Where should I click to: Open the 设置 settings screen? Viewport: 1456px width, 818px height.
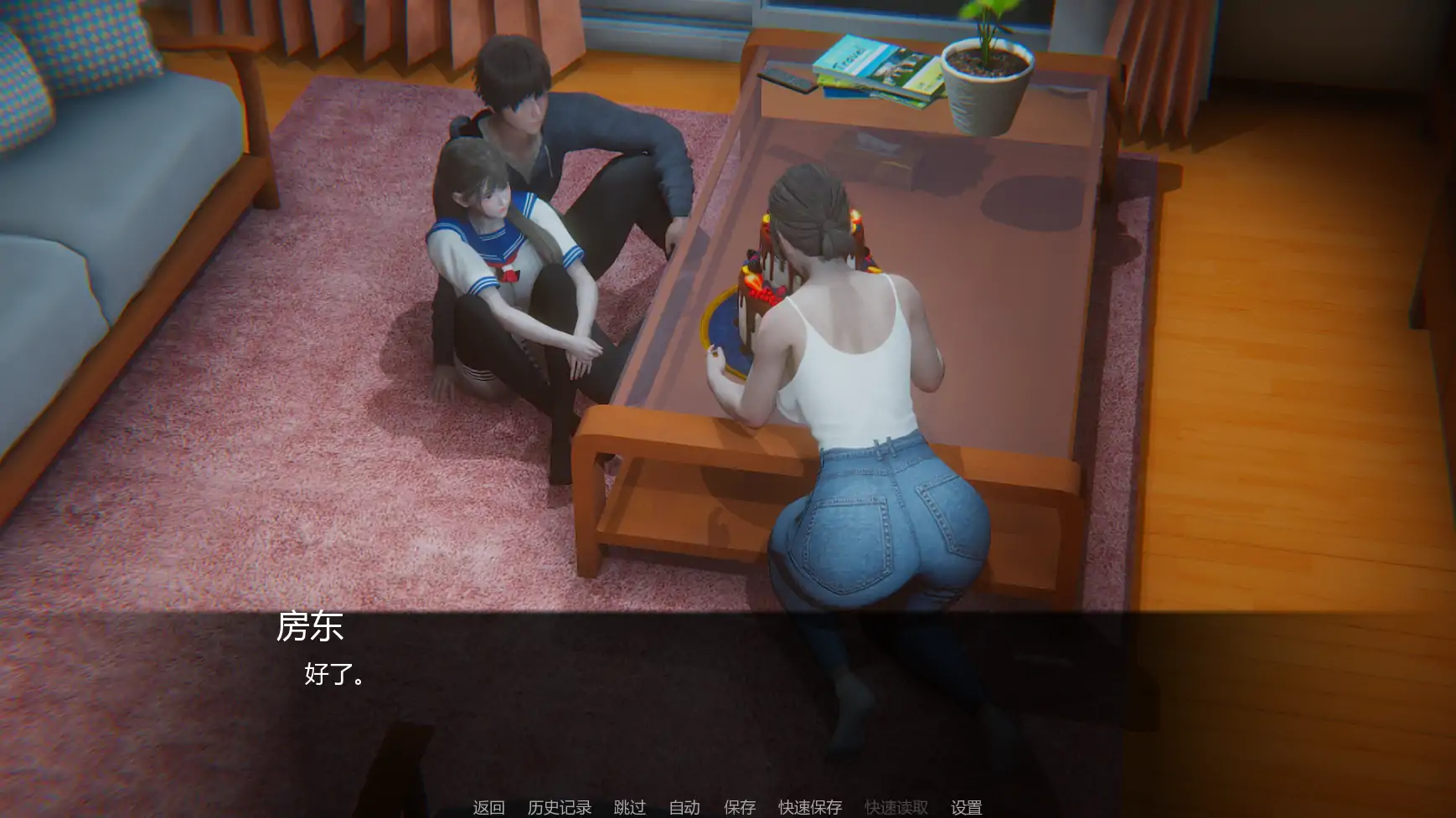coord(965,806)
